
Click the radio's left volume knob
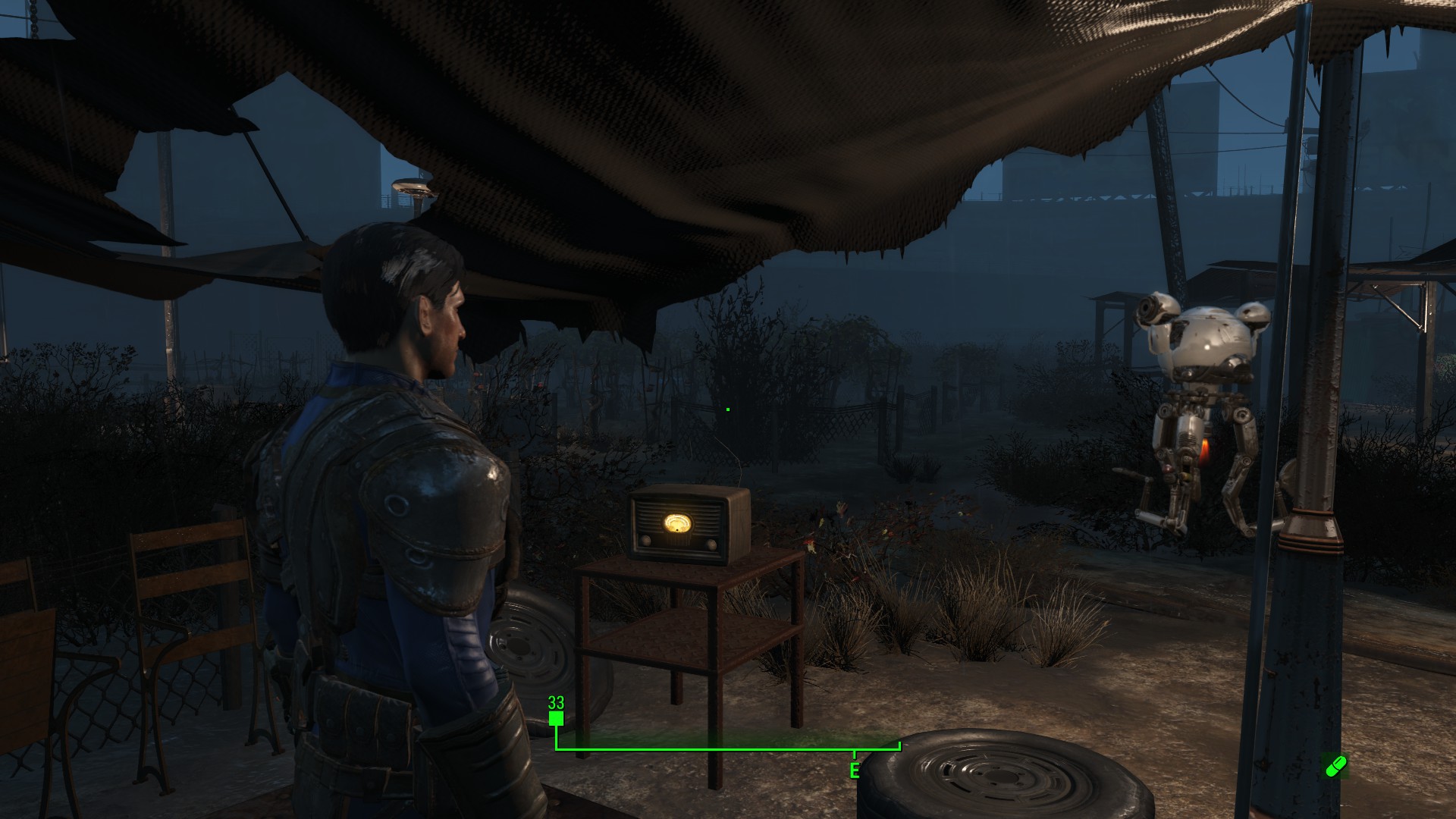(645, 541)
